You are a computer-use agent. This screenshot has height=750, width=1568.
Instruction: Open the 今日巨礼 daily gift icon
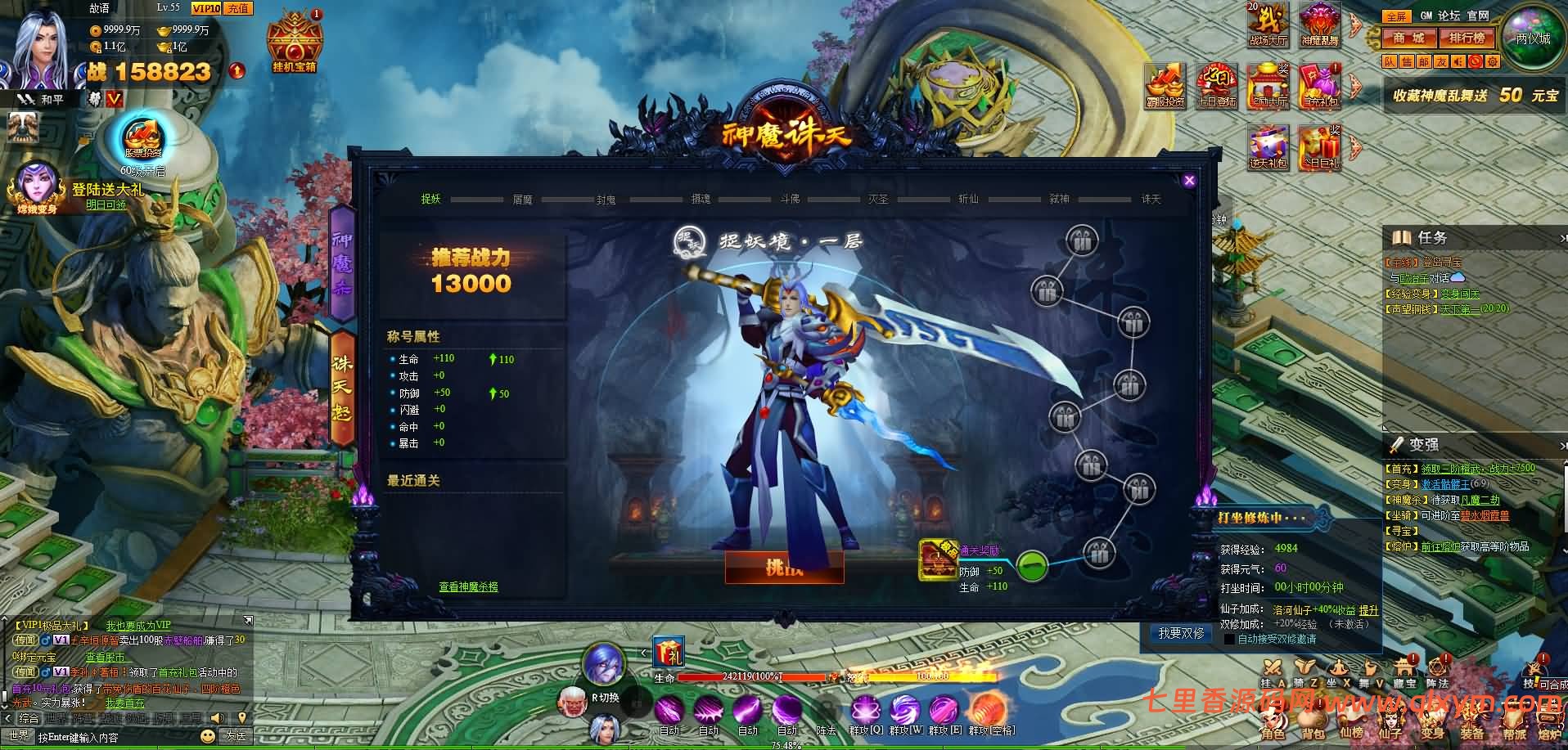pos(1318,147)
